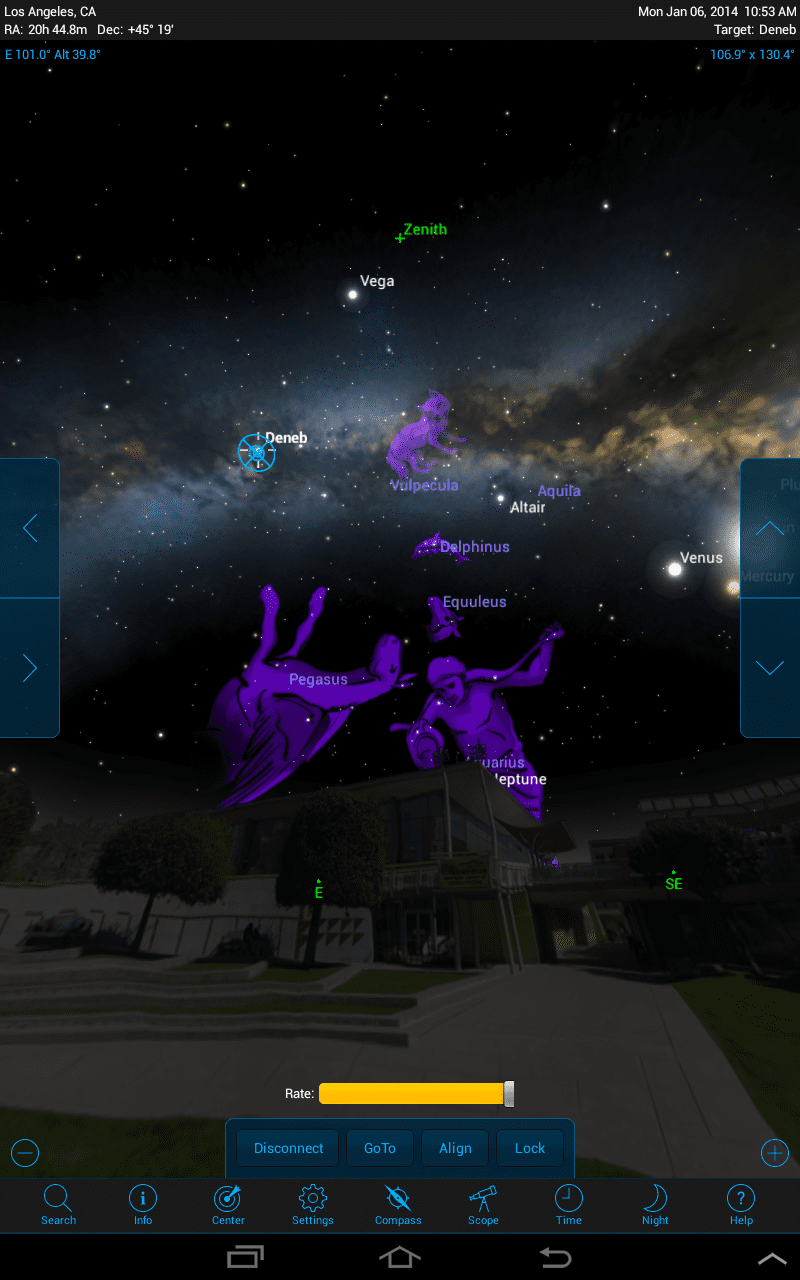Click the zoom-in plus button
Image resolution: width=800 pixels, height=1280 pixels.
click(775, 1153)
